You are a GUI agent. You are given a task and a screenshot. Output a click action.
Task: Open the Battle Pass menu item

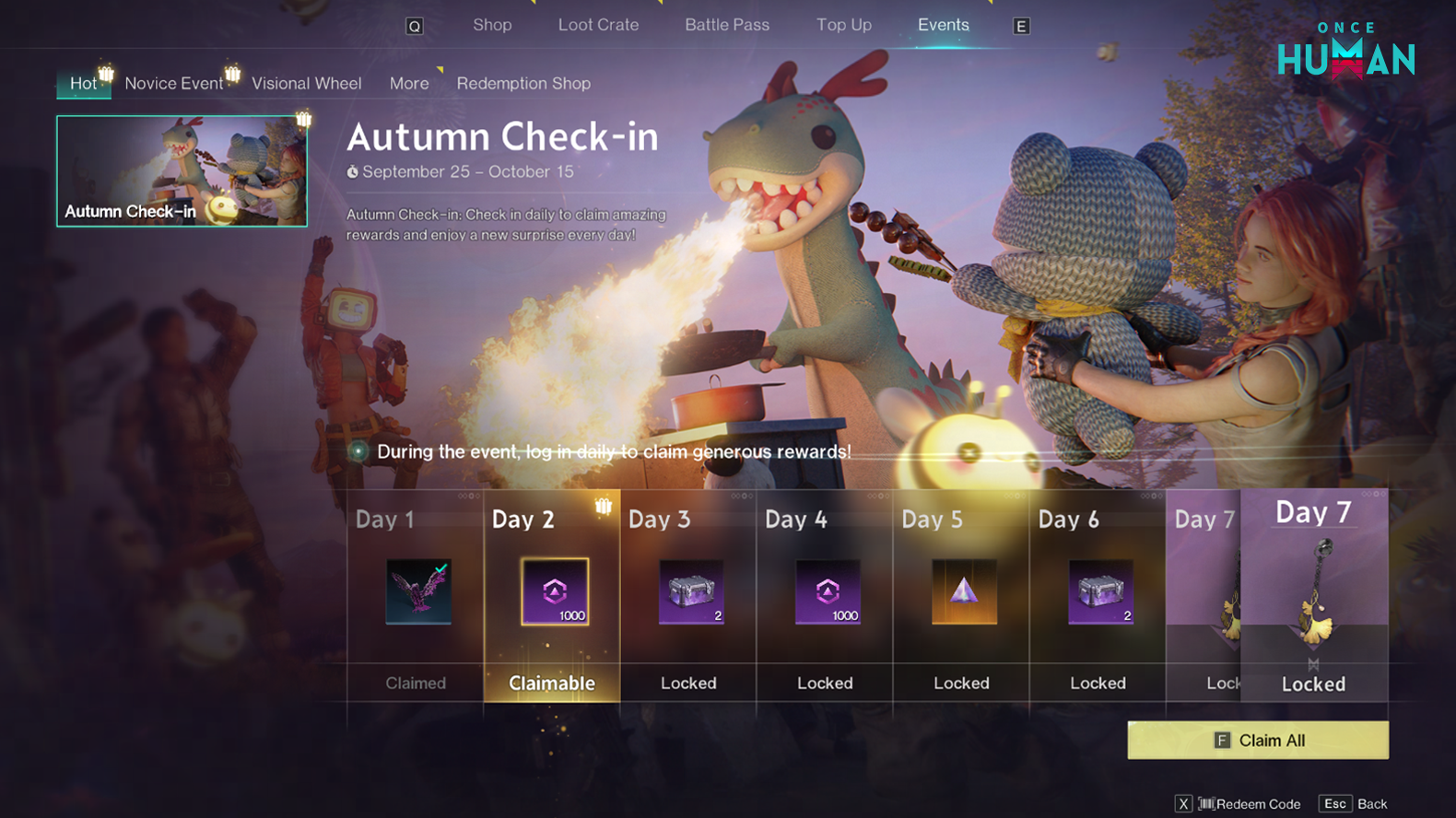727,25
